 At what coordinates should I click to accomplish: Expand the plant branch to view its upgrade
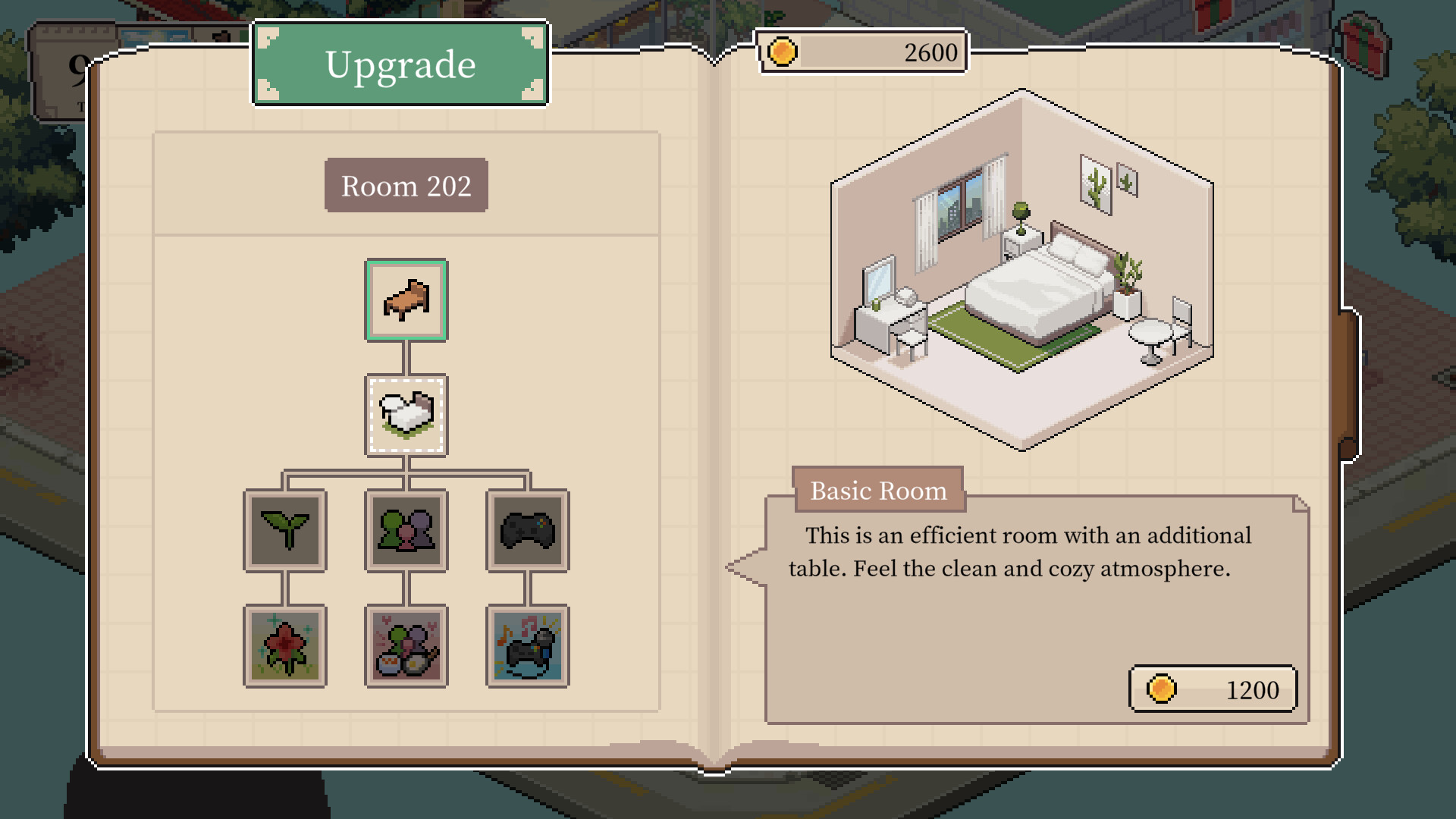[x=284, y=529]
